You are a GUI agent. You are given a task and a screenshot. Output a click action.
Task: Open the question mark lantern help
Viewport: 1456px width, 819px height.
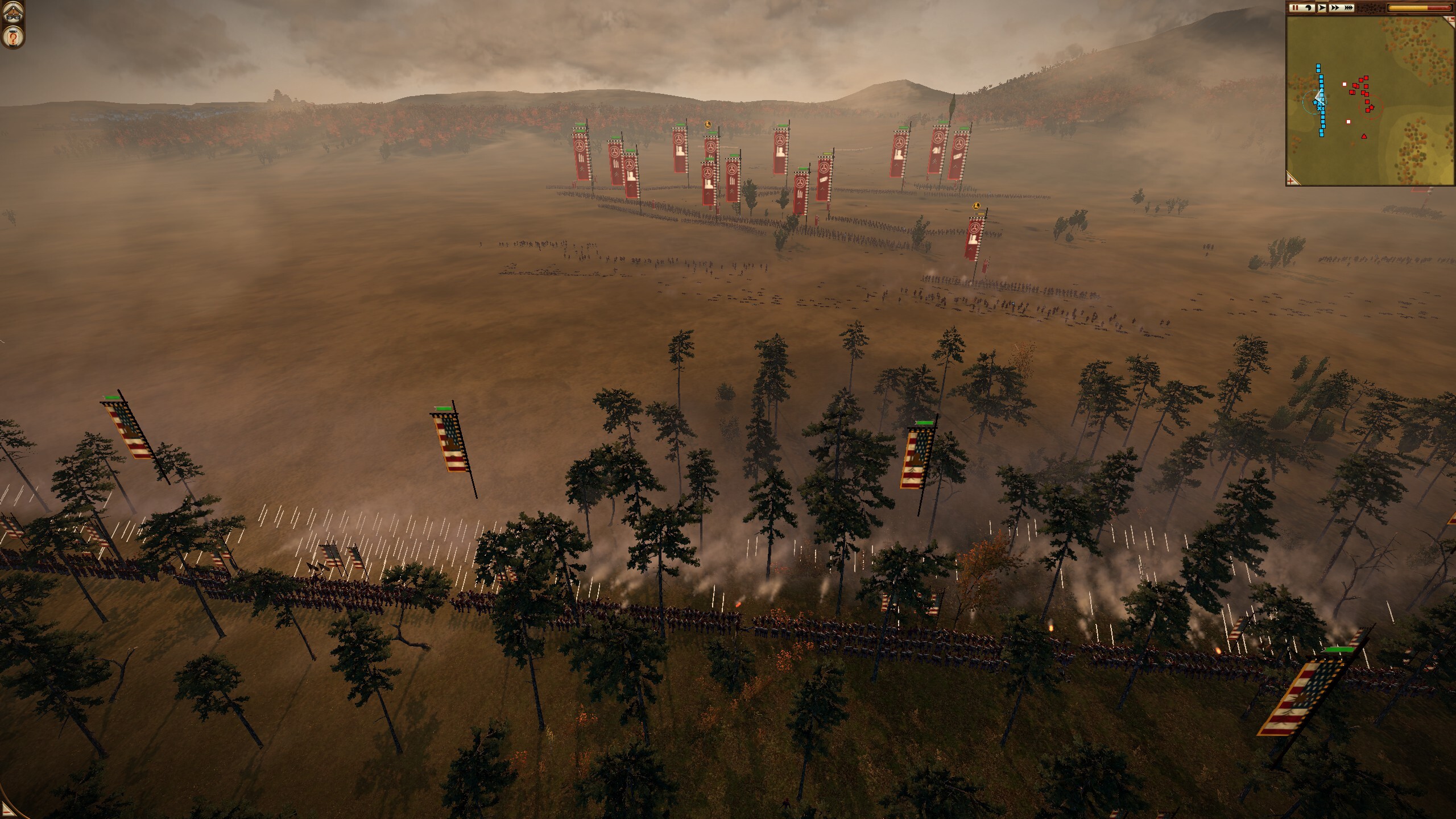tap(12, 37)
